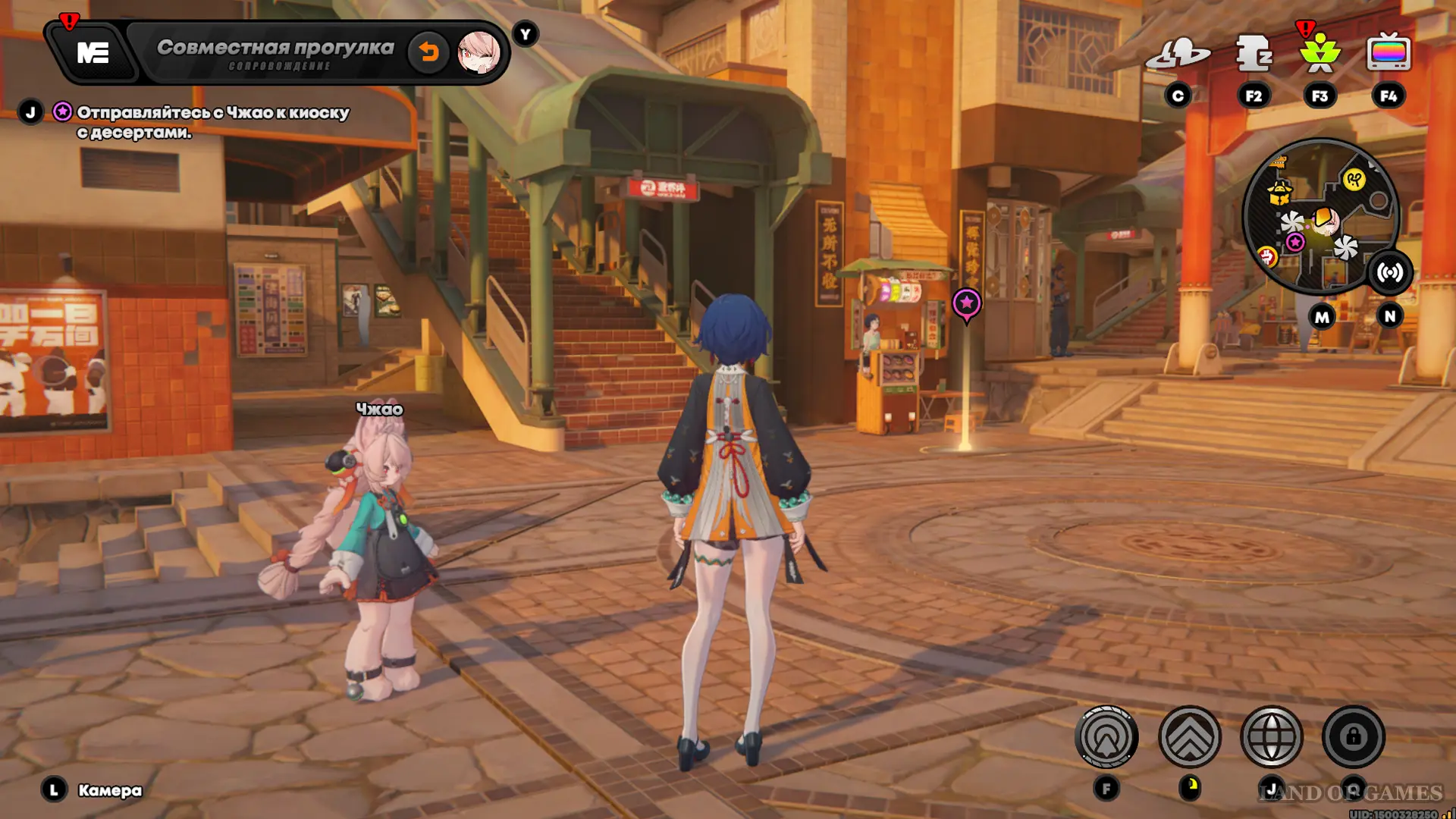This screenshot has height=819, width=1456.
Task: Open the rainbow TV icon
Action: (1388, 54)
